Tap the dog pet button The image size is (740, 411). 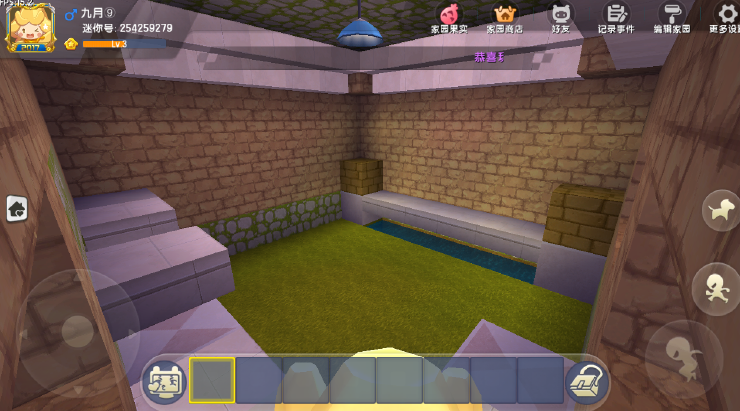pyautogui.click(x=720, y=210)
